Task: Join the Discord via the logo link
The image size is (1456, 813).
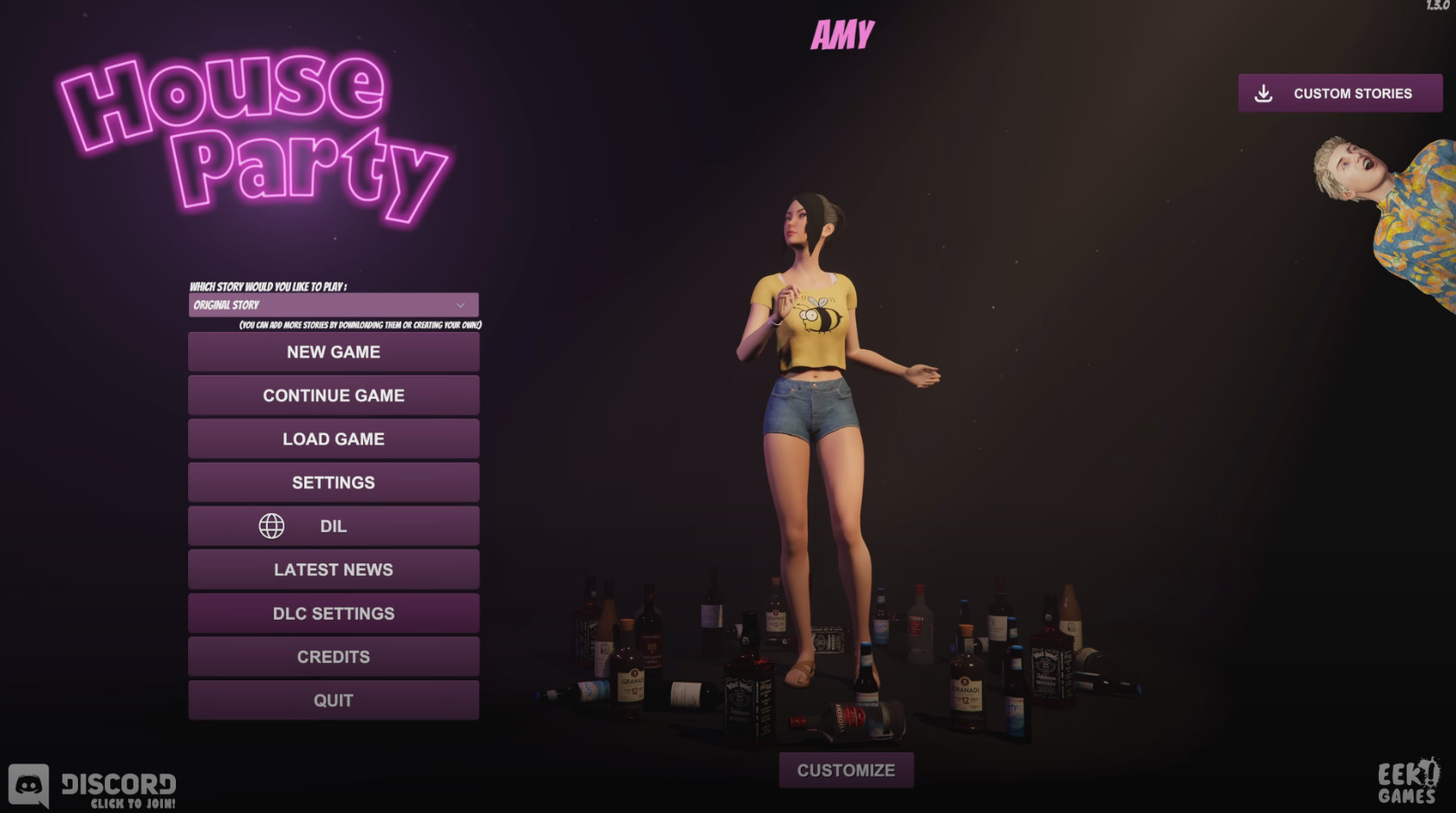Action: 94,787
